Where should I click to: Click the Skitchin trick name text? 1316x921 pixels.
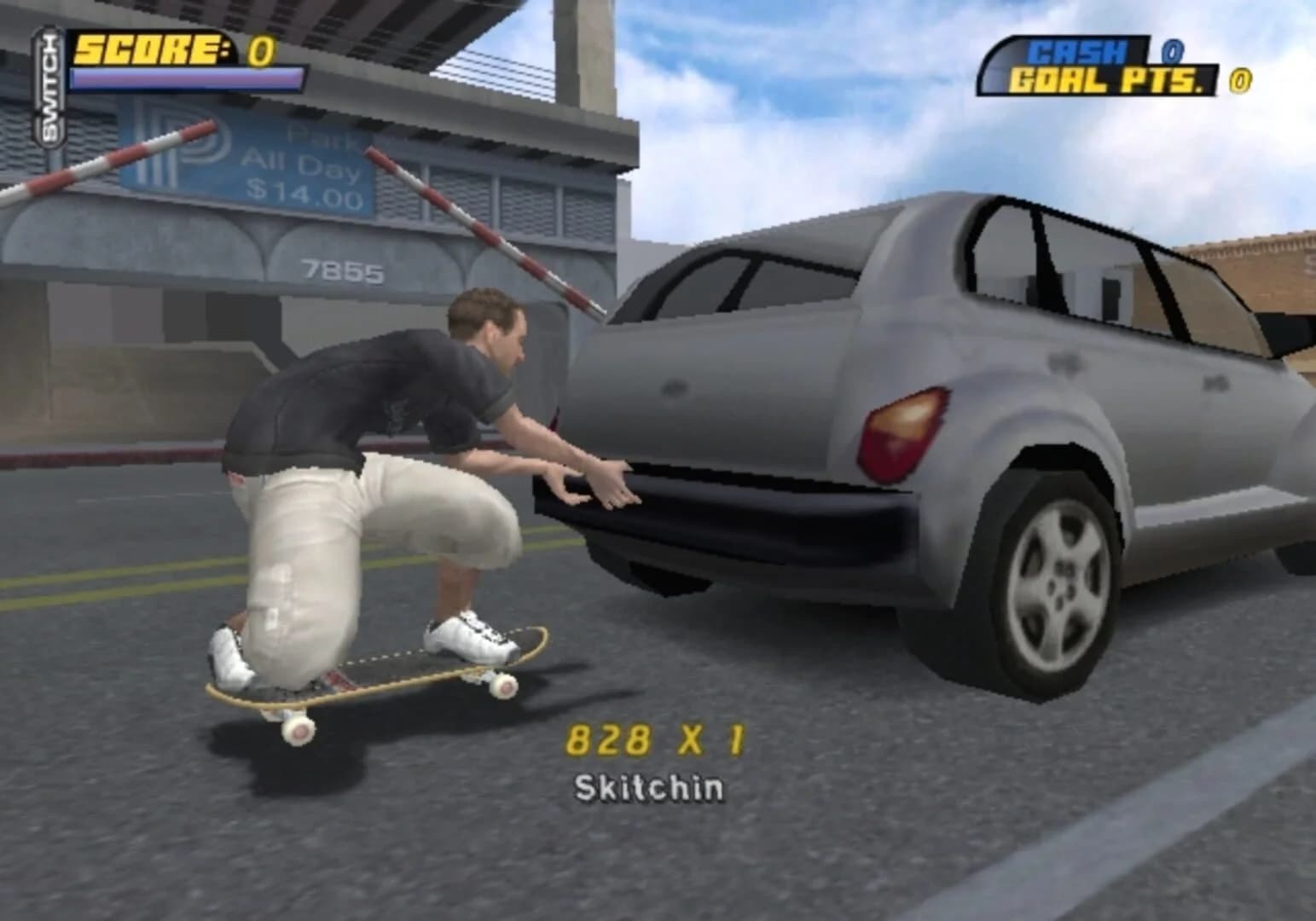(x=652, y=789)
